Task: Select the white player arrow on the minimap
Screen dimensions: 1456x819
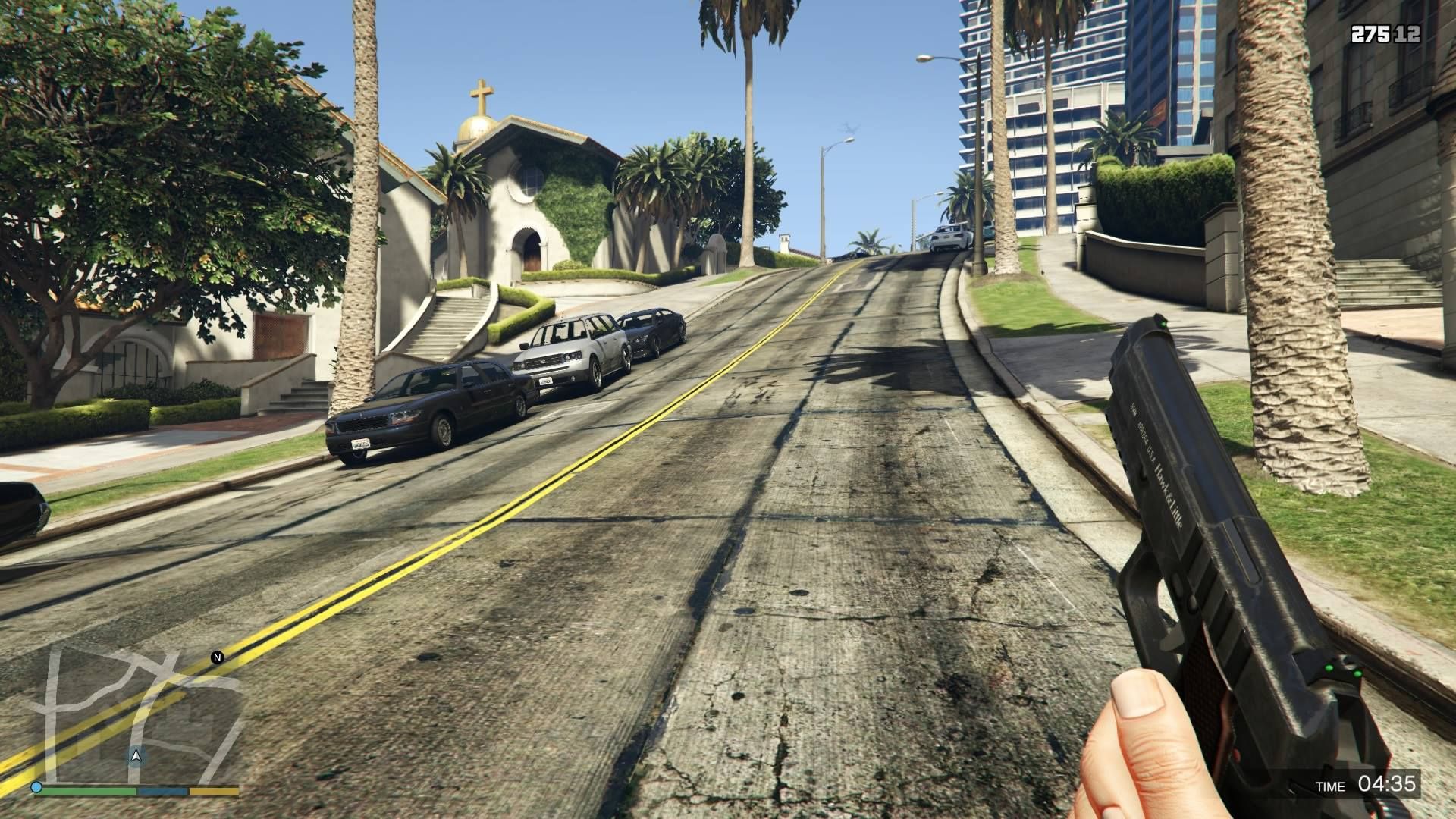Action: click(136, 756)
